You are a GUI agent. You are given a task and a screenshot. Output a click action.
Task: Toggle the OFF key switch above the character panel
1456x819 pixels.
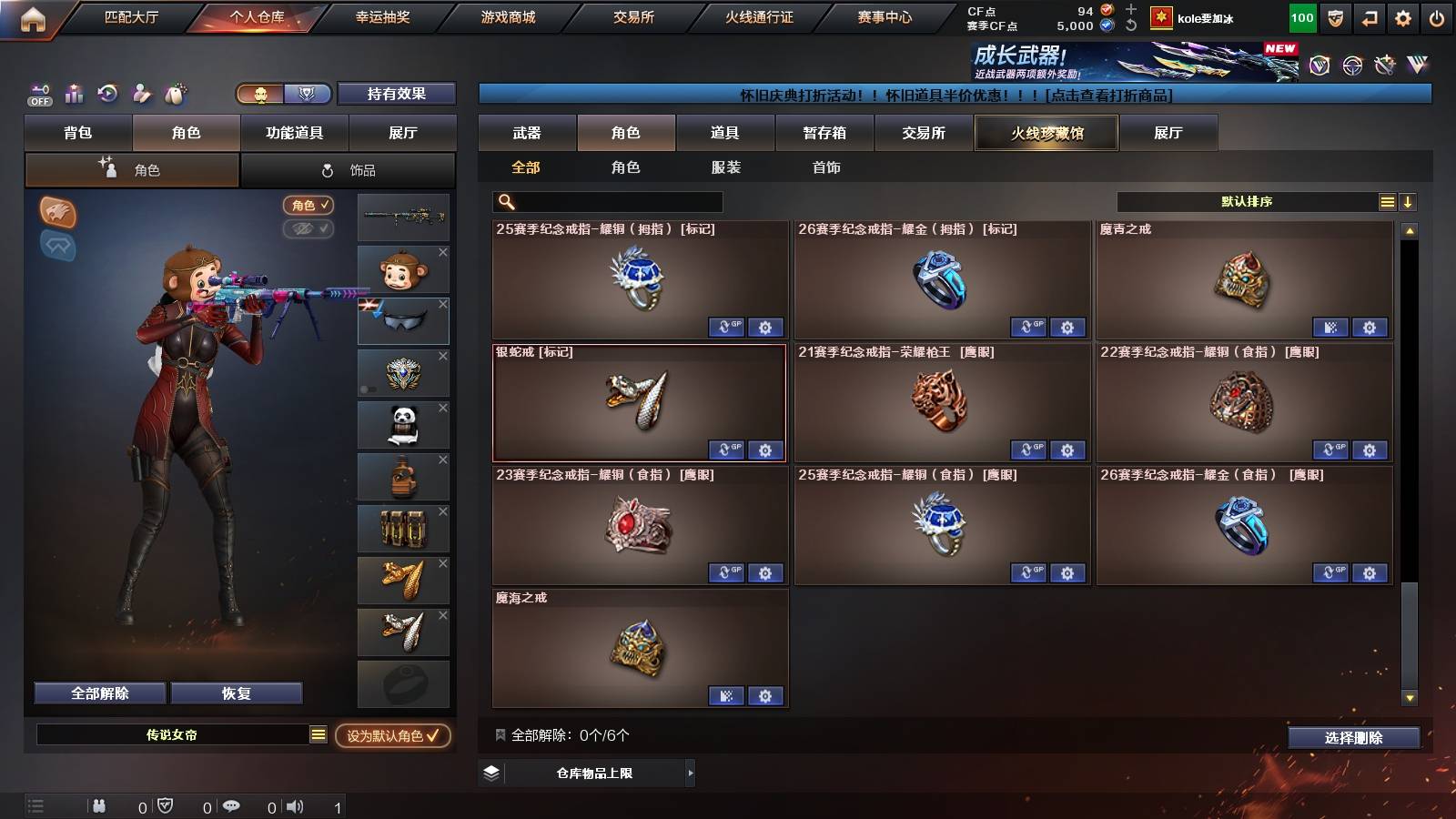click(38, 94)
